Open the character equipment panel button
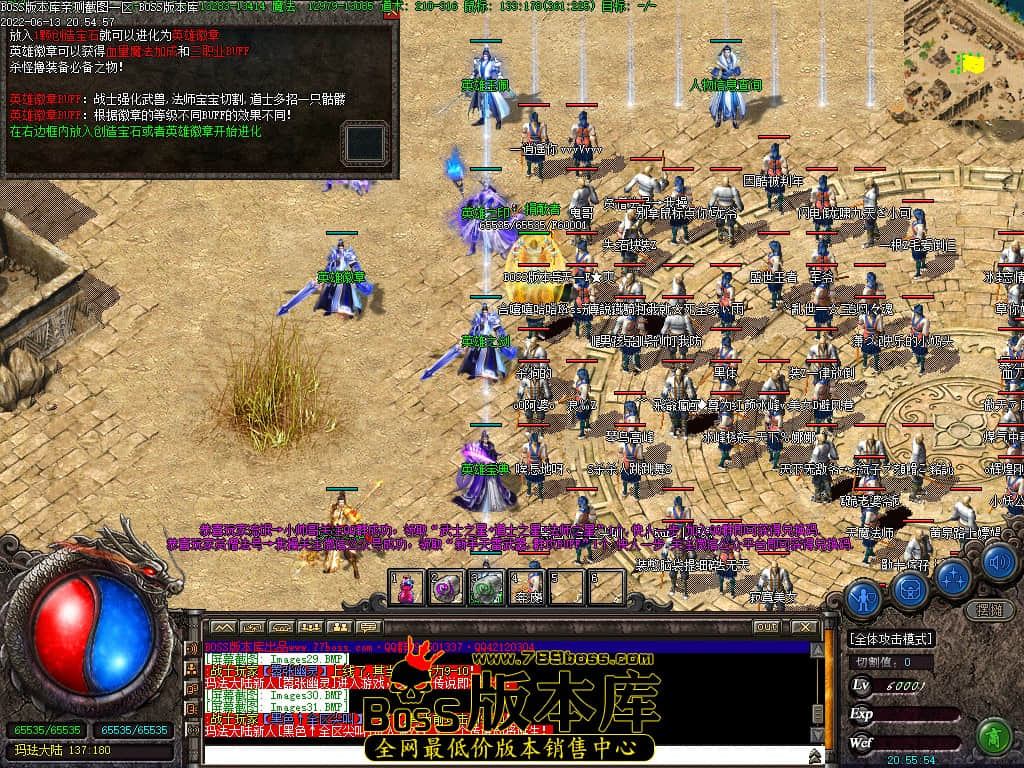 click(863, 597)
